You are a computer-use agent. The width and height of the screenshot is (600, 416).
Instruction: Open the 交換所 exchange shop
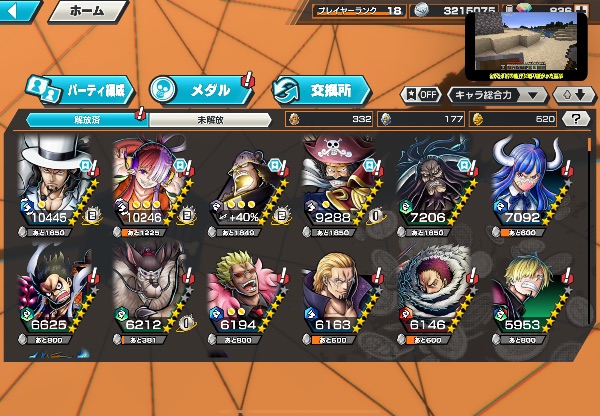click(x=320, y=89)
